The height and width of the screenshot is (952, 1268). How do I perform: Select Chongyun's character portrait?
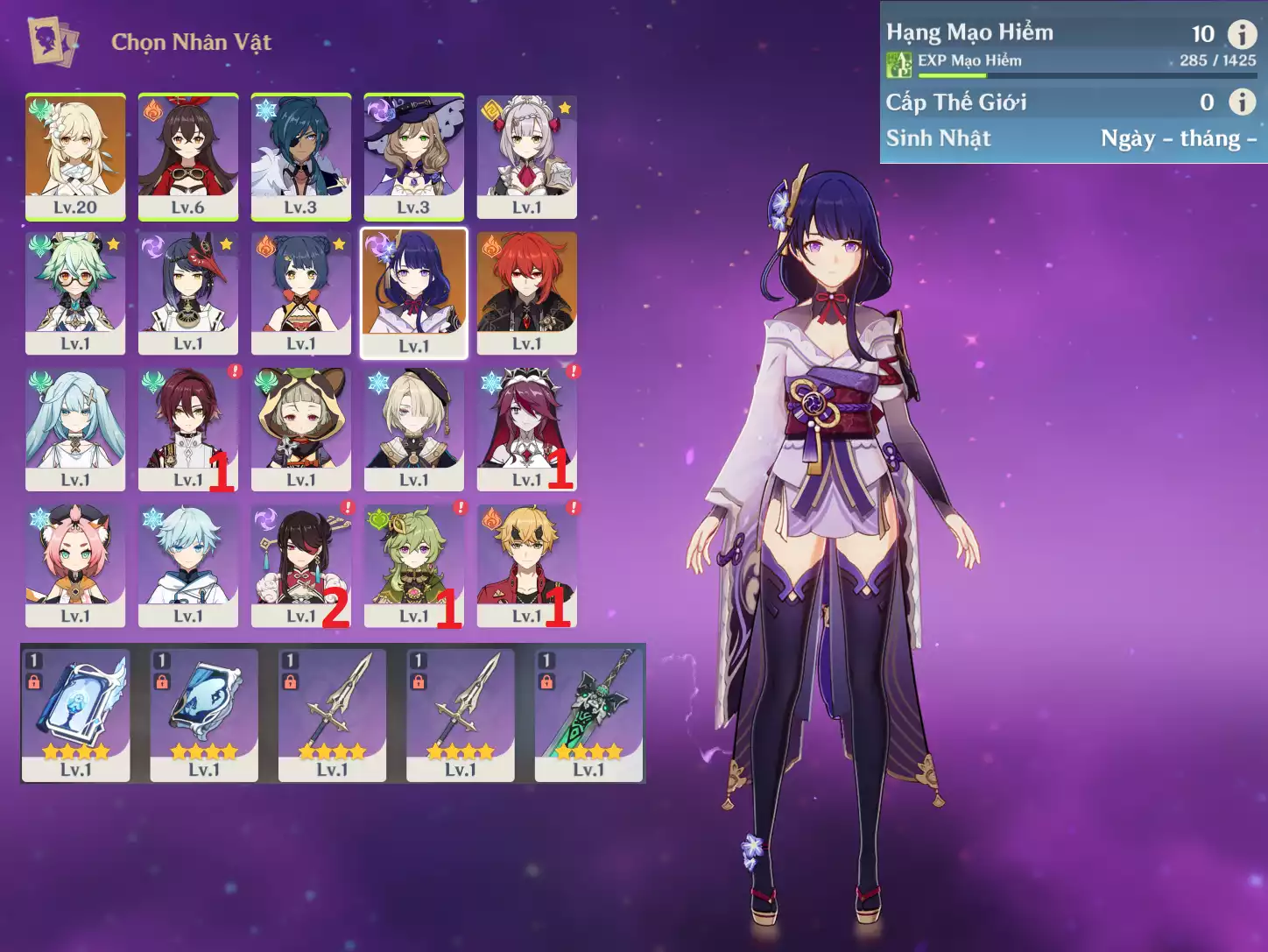click(188, 566)
